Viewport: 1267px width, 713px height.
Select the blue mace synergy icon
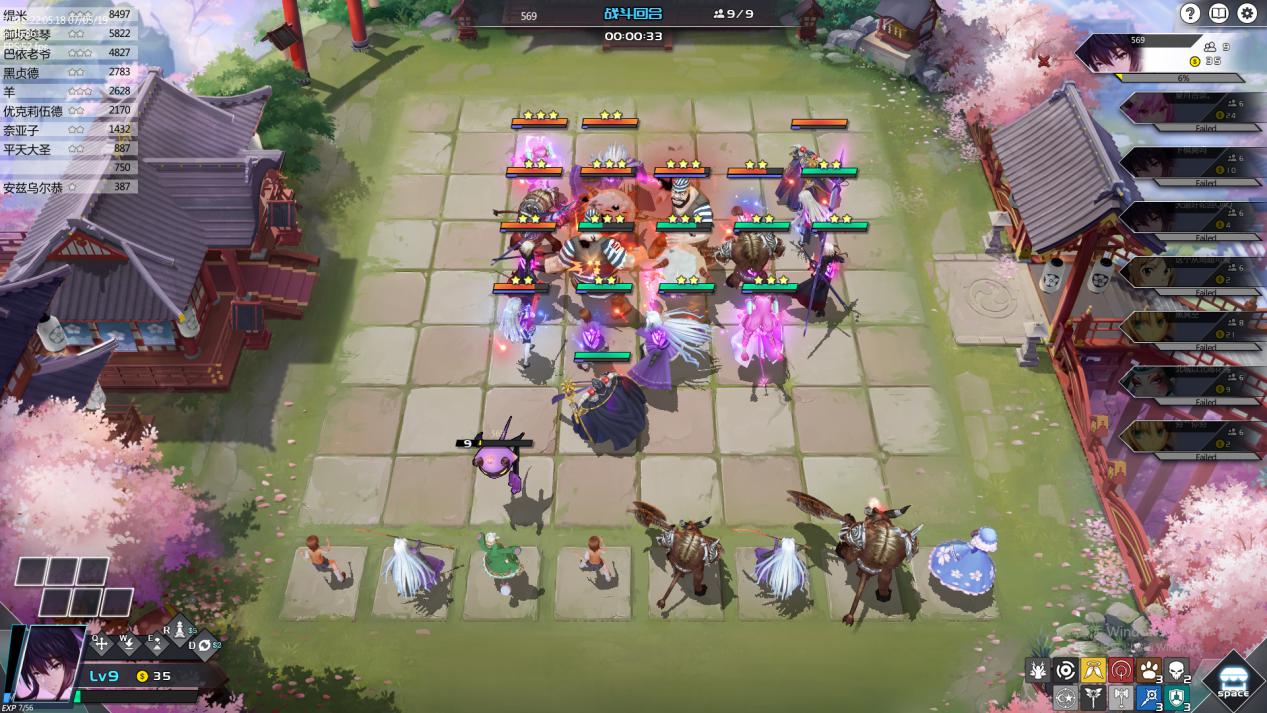(1150, 697)
